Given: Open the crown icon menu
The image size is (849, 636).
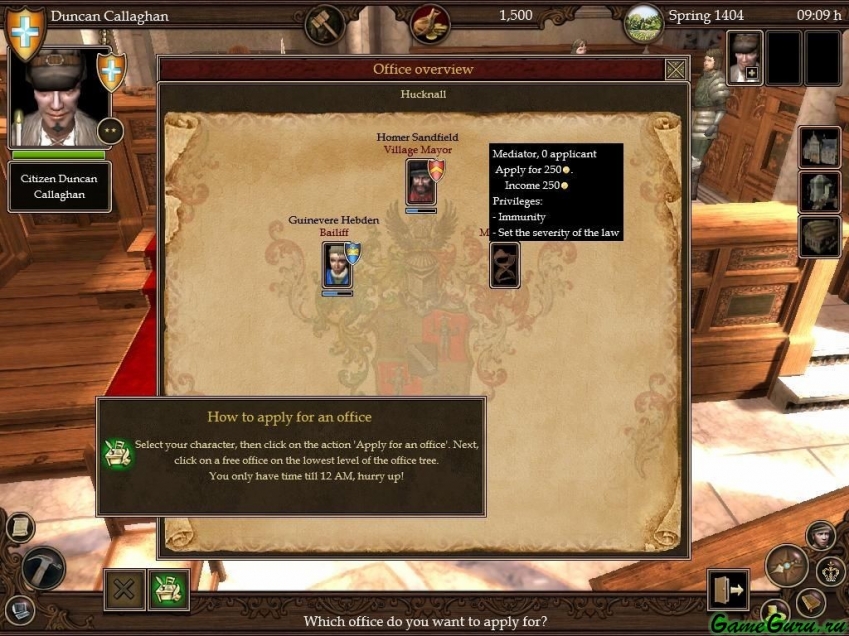Looking at the screenshot, I should 830,571.
